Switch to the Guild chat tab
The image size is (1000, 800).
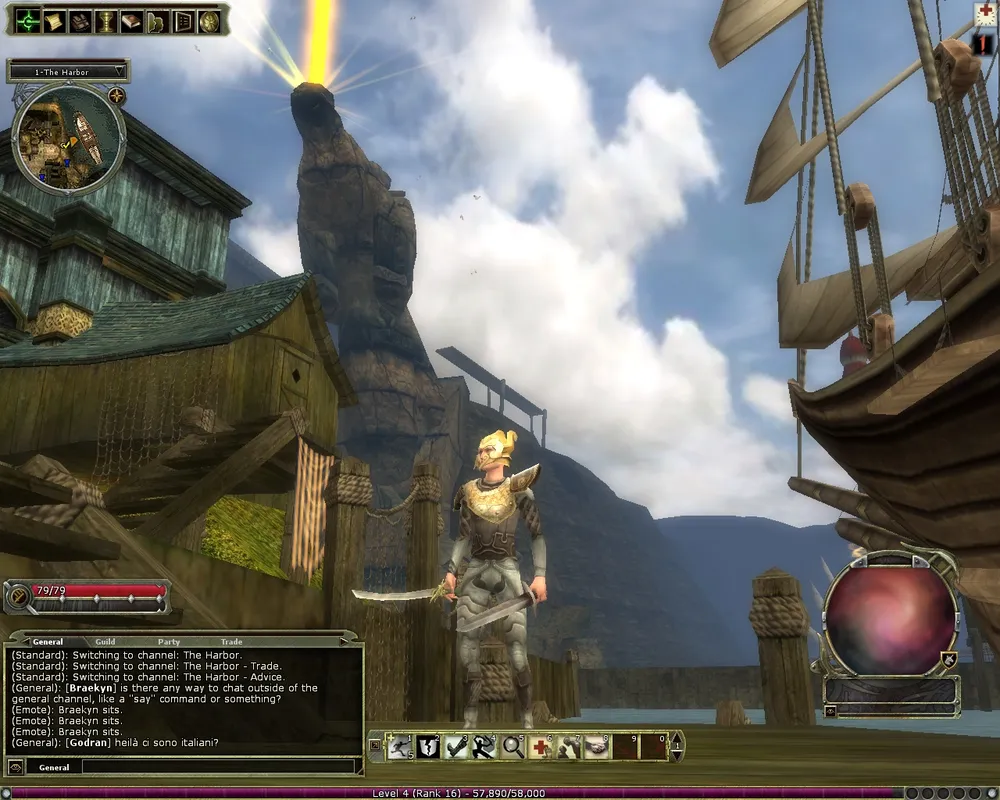[x=105, y=642]
